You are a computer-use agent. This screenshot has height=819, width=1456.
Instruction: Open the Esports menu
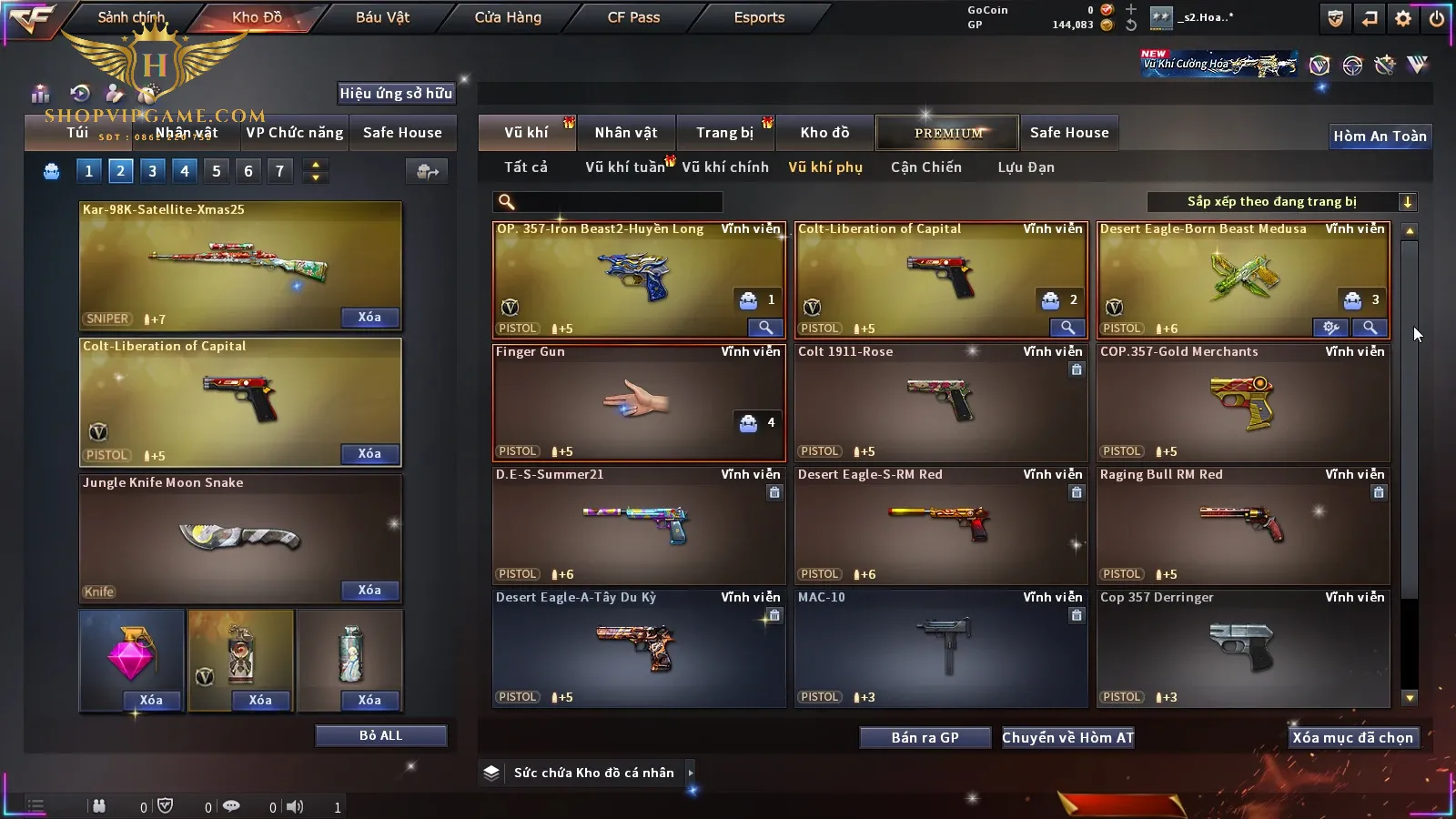(x=759, y=17)
